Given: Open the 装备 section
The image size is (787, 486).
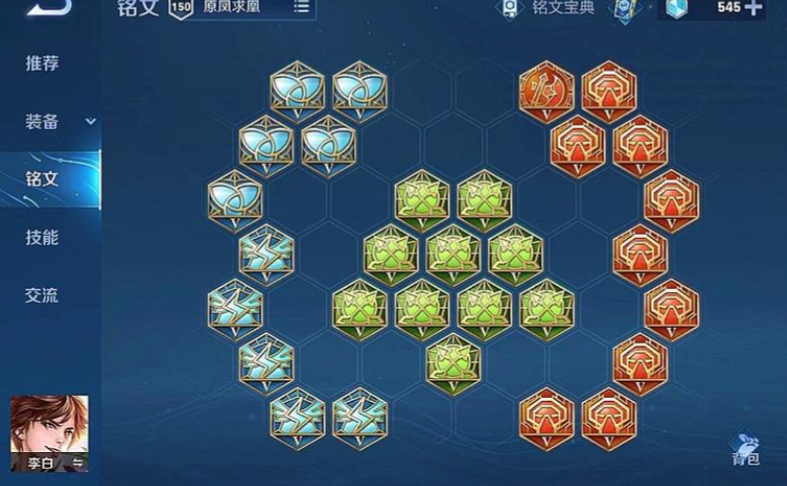Looking at the screenshot, I should 42,122.
